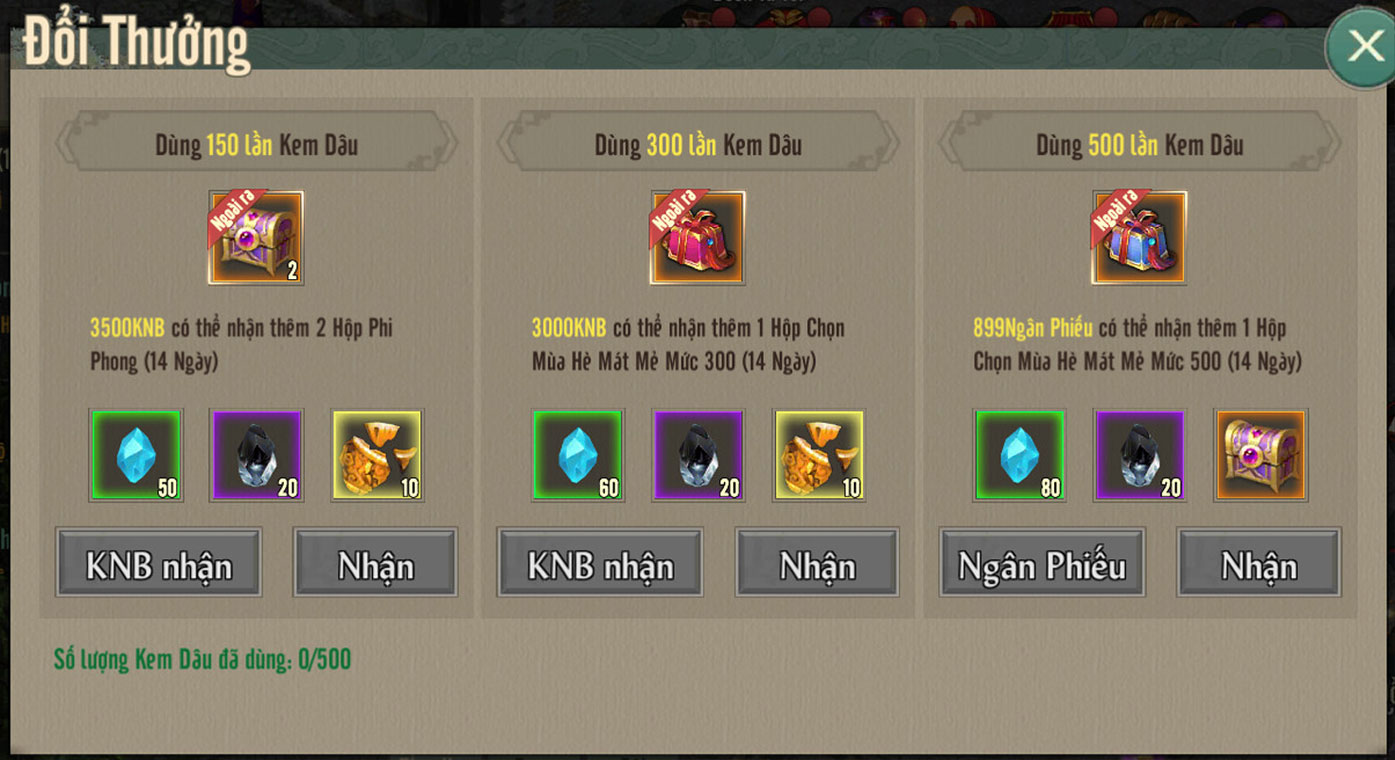
Task: Check the gold fragments in the 300 tier
Action: coord(819,455)
